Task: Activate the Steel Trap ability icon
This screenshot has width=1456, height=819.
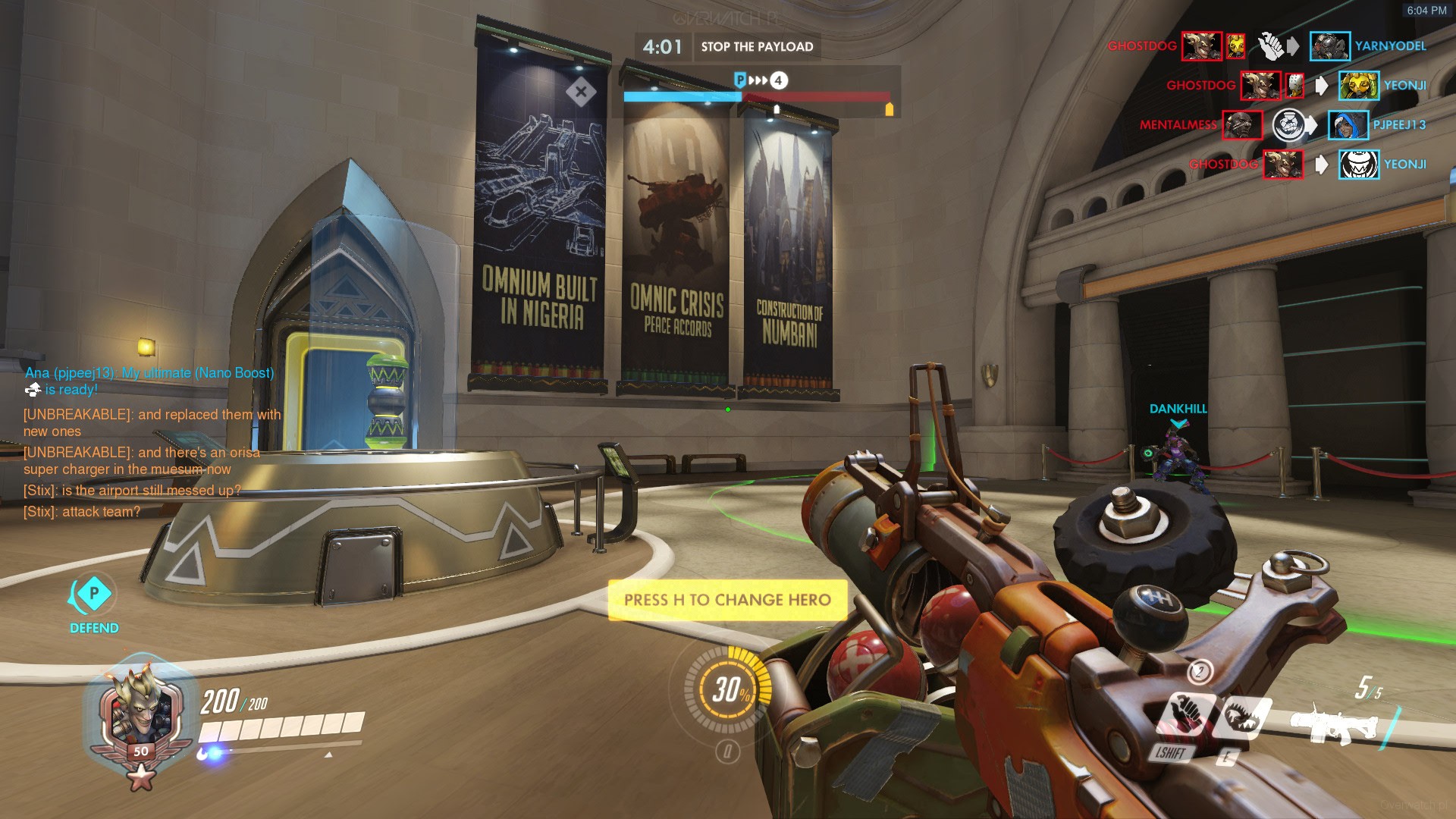Action: [1241, 717]
